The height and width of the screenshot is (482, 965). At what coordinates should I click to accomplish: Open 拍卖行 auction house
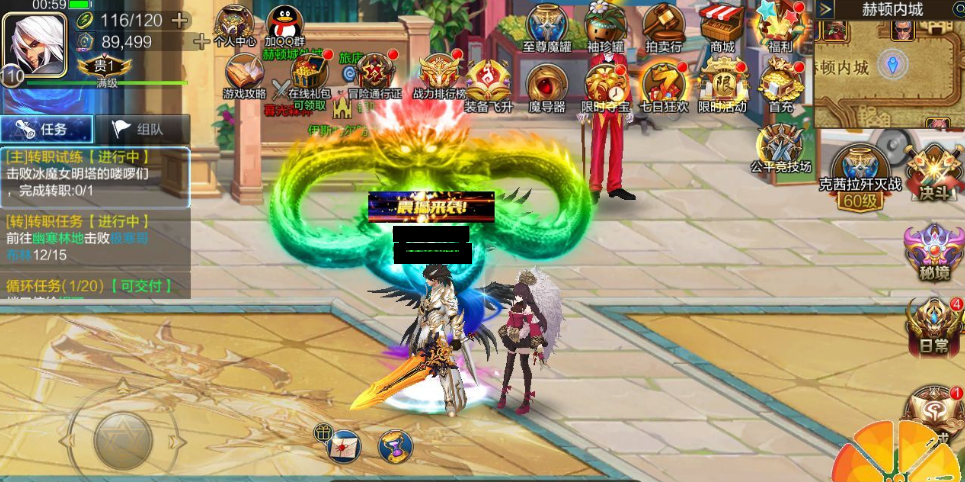[x=662, y=25]
